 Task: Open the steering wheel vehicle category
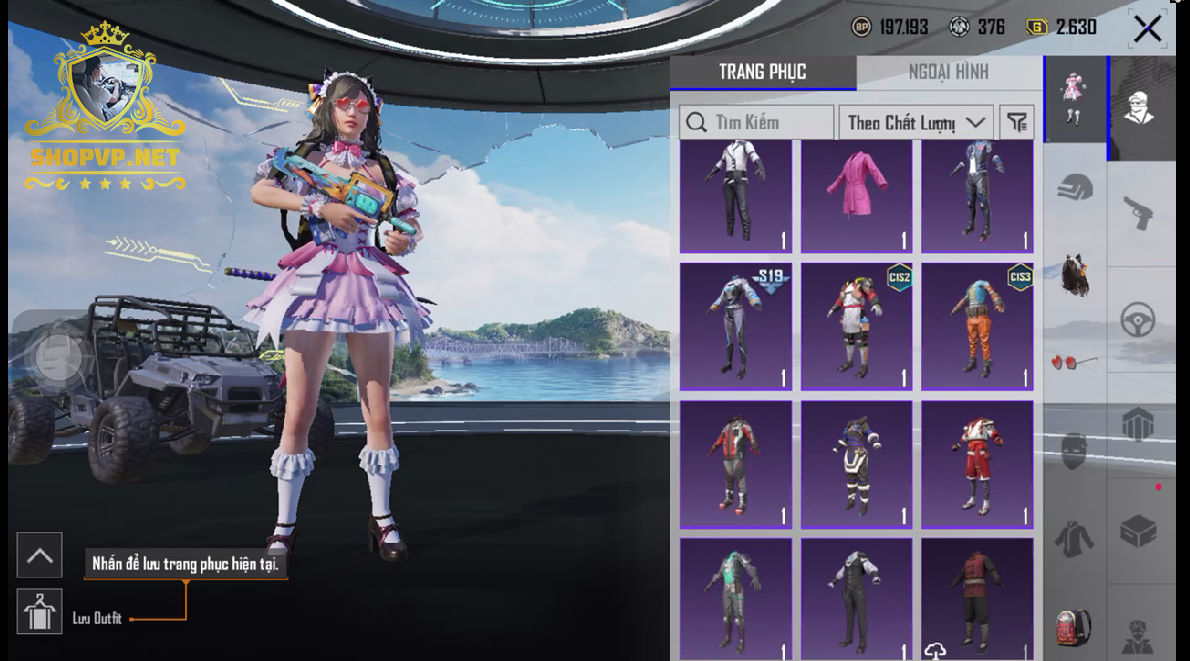coord(1138,320)
